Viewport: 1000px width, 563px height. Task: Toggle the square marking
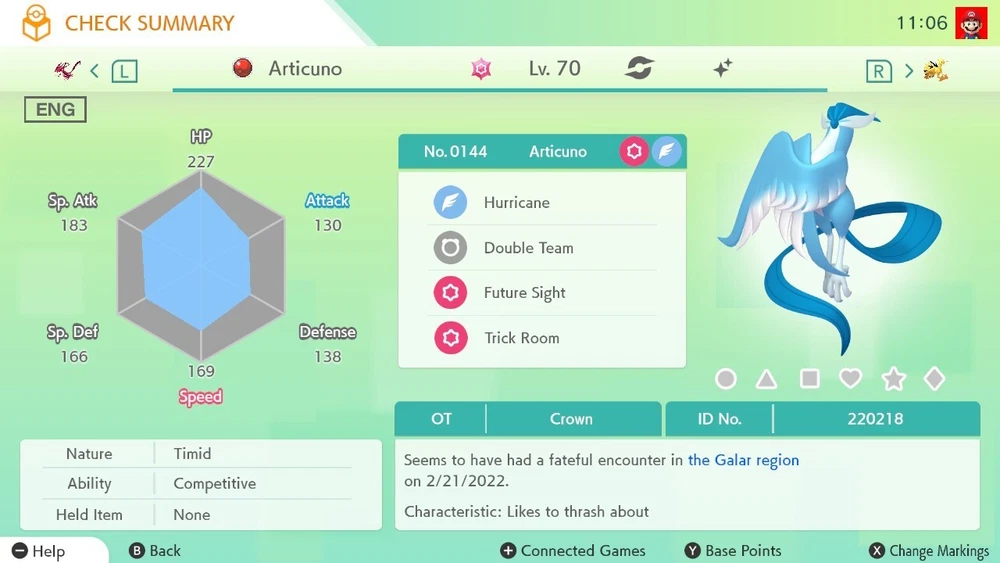coord(809,379)
